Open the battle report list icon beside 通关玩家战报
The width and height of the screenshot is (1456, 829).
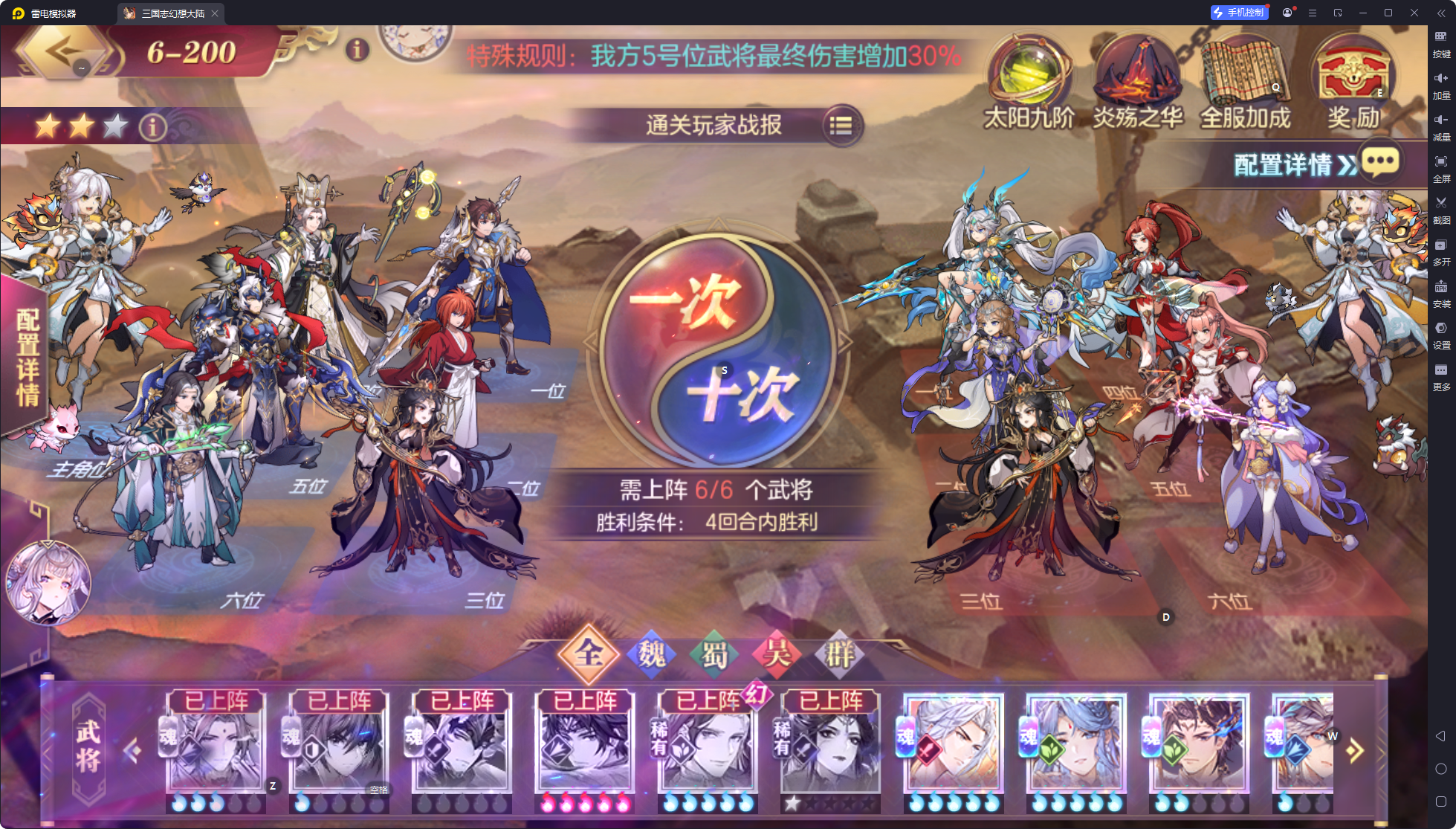pos(841,126)
